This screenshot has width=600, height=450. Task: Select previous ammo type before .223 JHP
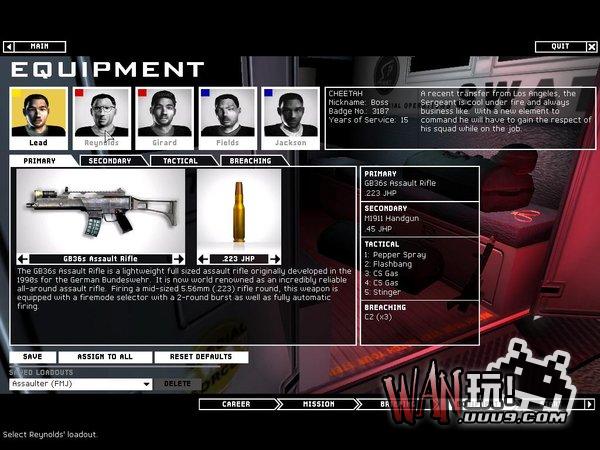pos(203,259)
